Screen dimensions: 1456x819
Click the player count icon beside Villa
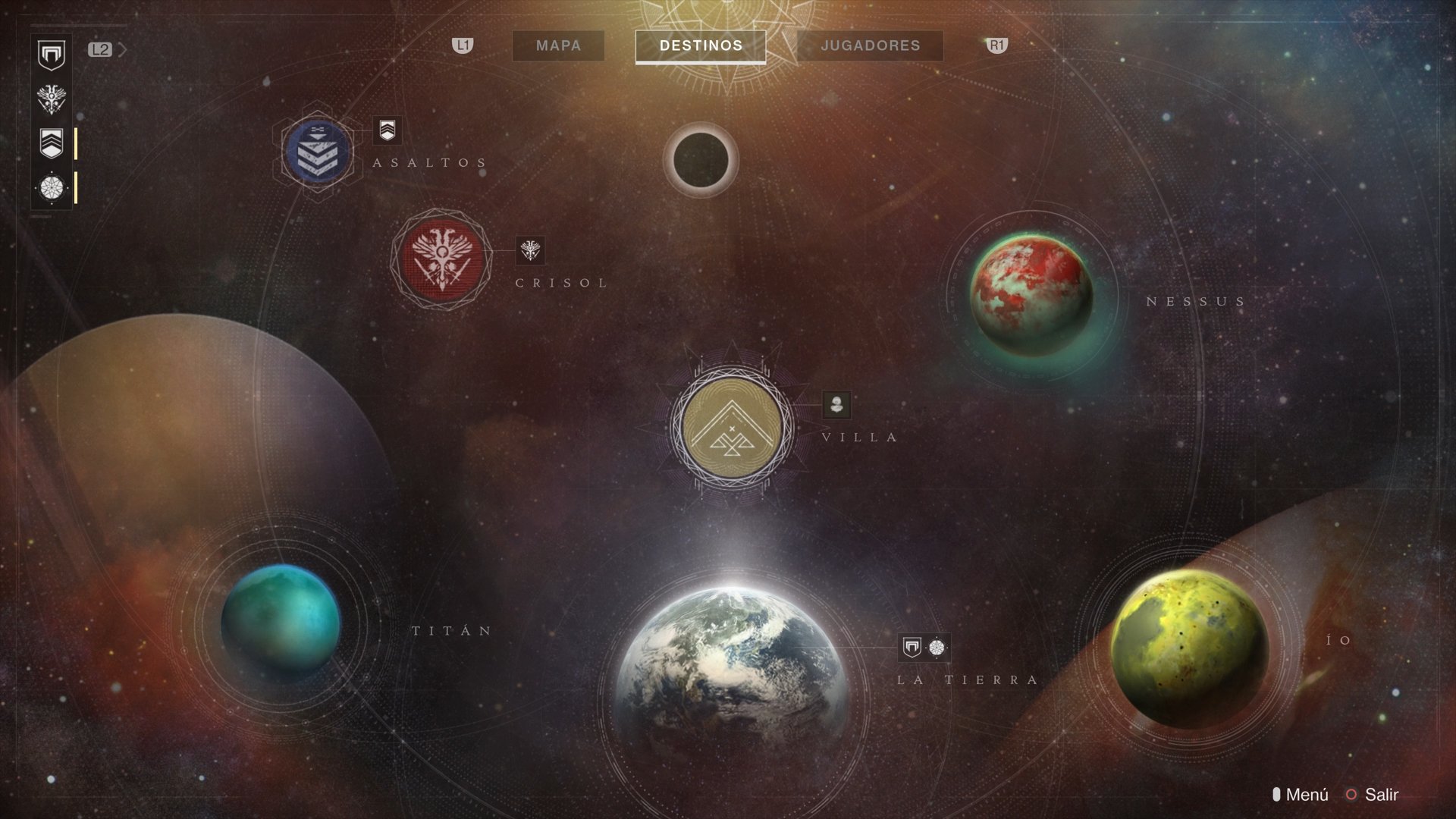(x=836, y=406)
